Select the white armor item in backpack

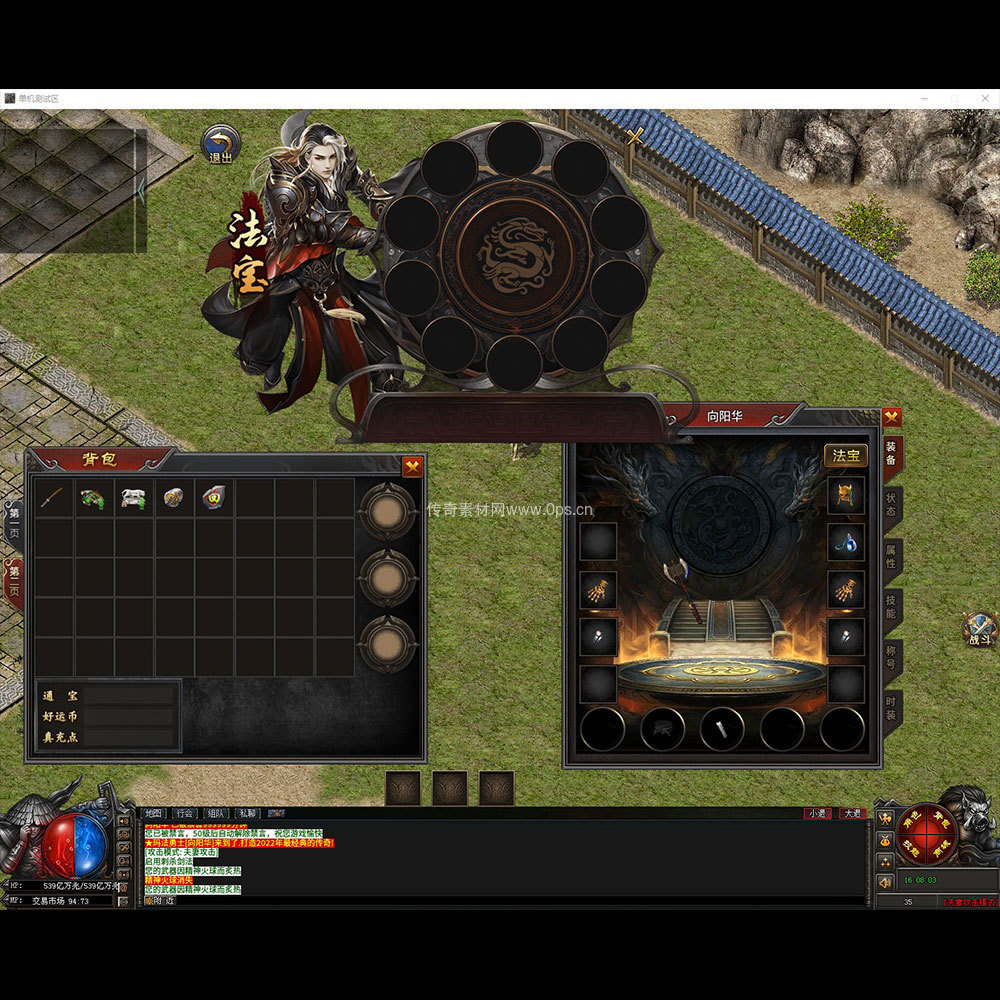pyautogui.click(x=134, y=498)
